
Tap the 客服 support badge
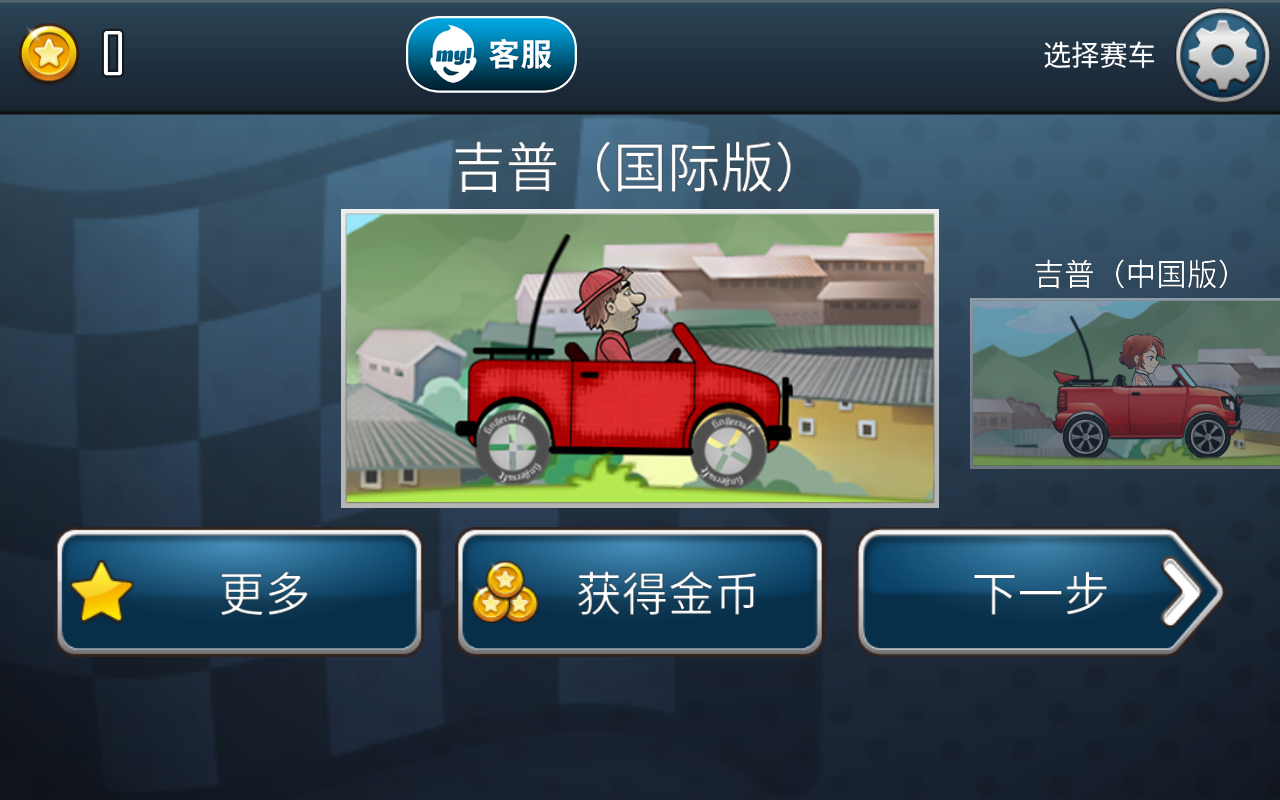click(490, 54)
